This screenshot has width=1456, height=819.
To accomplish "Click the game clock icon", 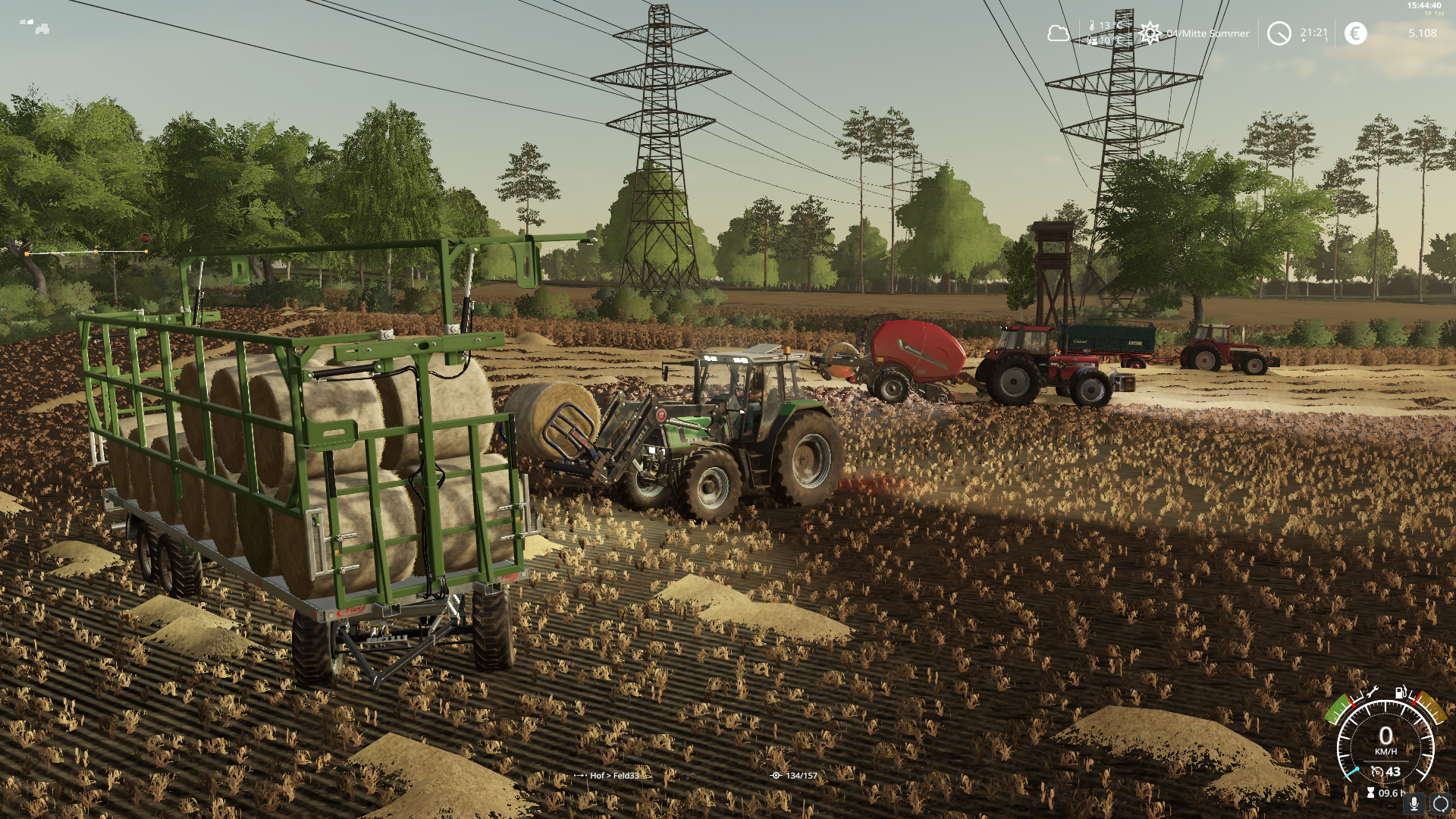I will pyautogui.click(x=1279, y=33).
